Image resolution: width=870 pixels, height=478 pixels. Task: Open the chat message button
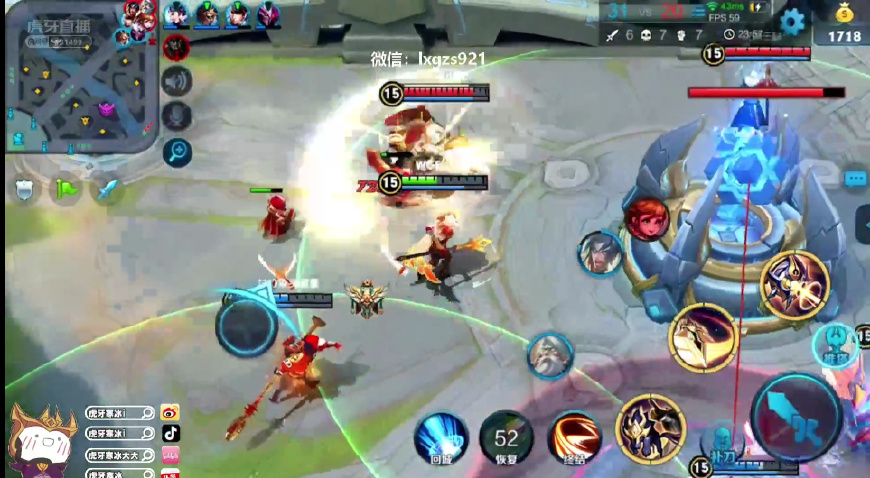tap(855, 178)
